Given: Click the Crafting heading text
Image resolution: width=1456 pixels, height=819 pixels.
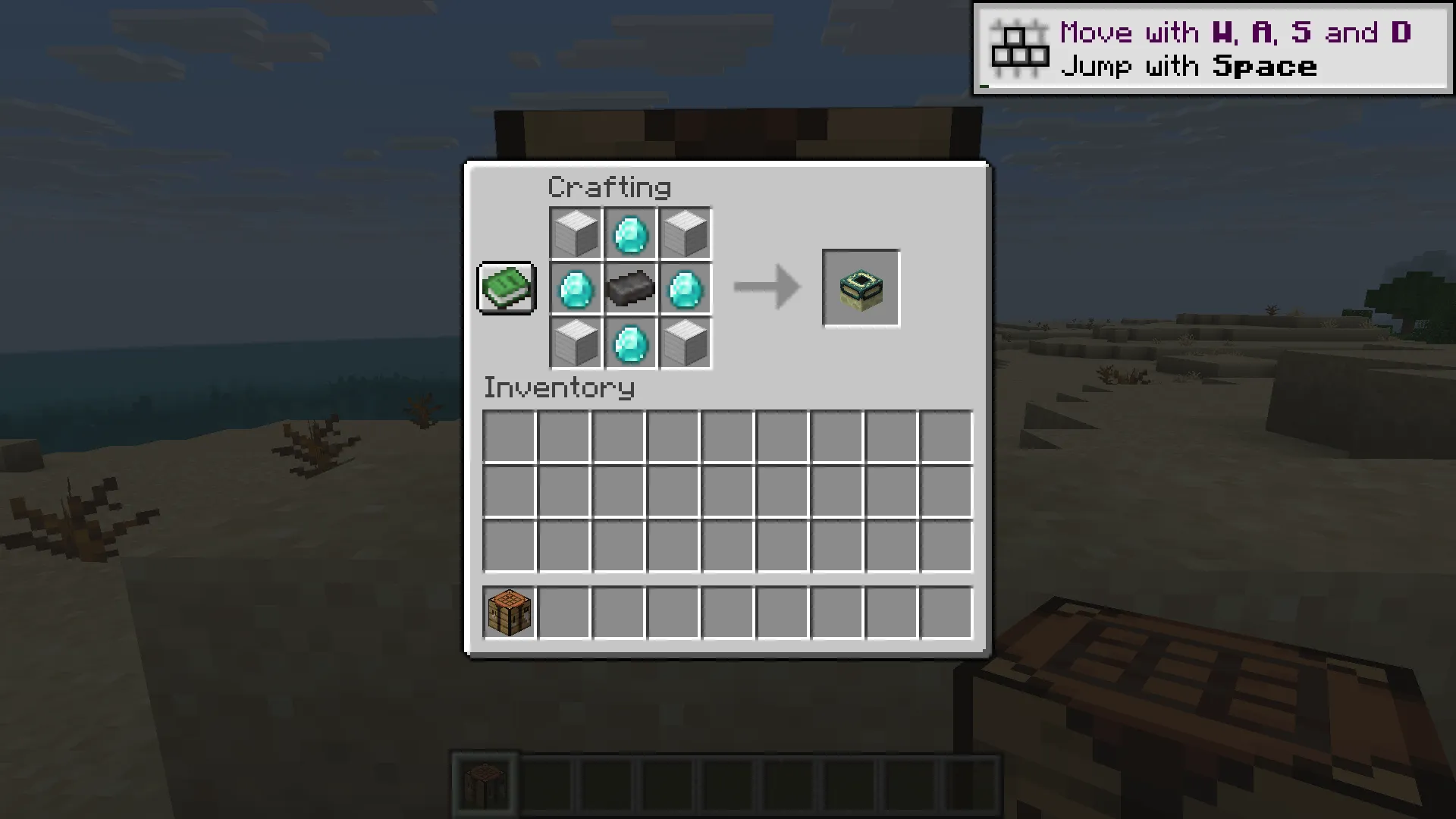Looking at the screenshot, I should click(x=609, y=186).
